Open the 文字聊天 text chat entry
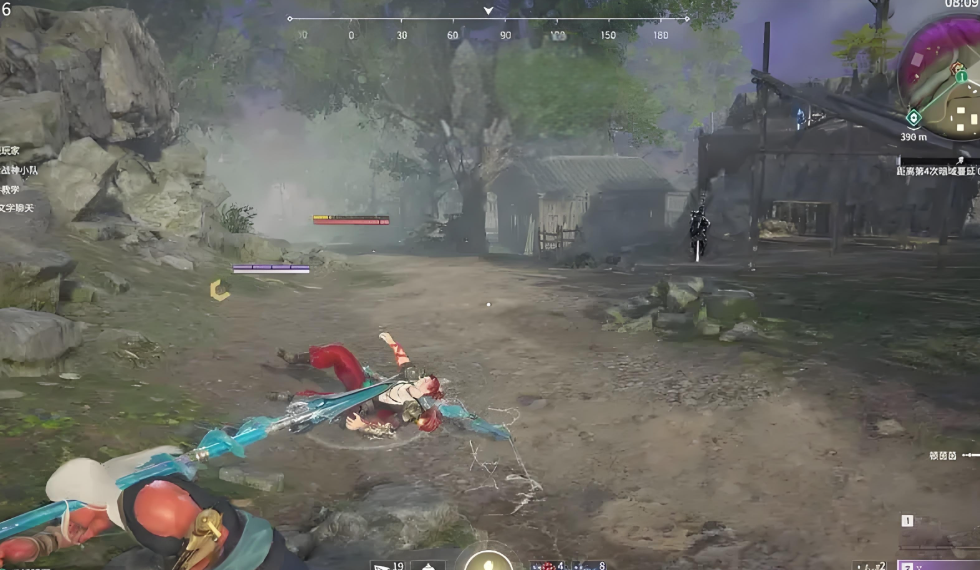The image size is (980, 570). (x=19, y=208)
